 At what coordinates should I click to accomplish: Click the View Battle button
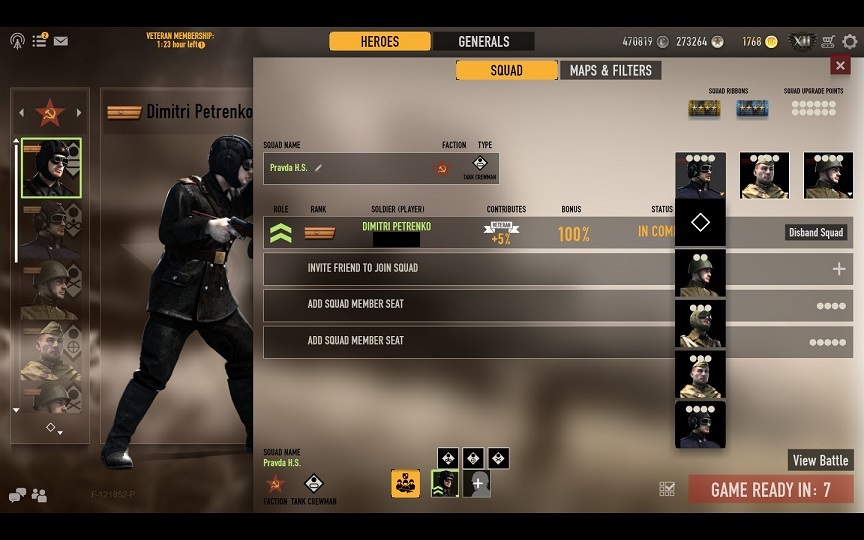(x=820, y=460)
